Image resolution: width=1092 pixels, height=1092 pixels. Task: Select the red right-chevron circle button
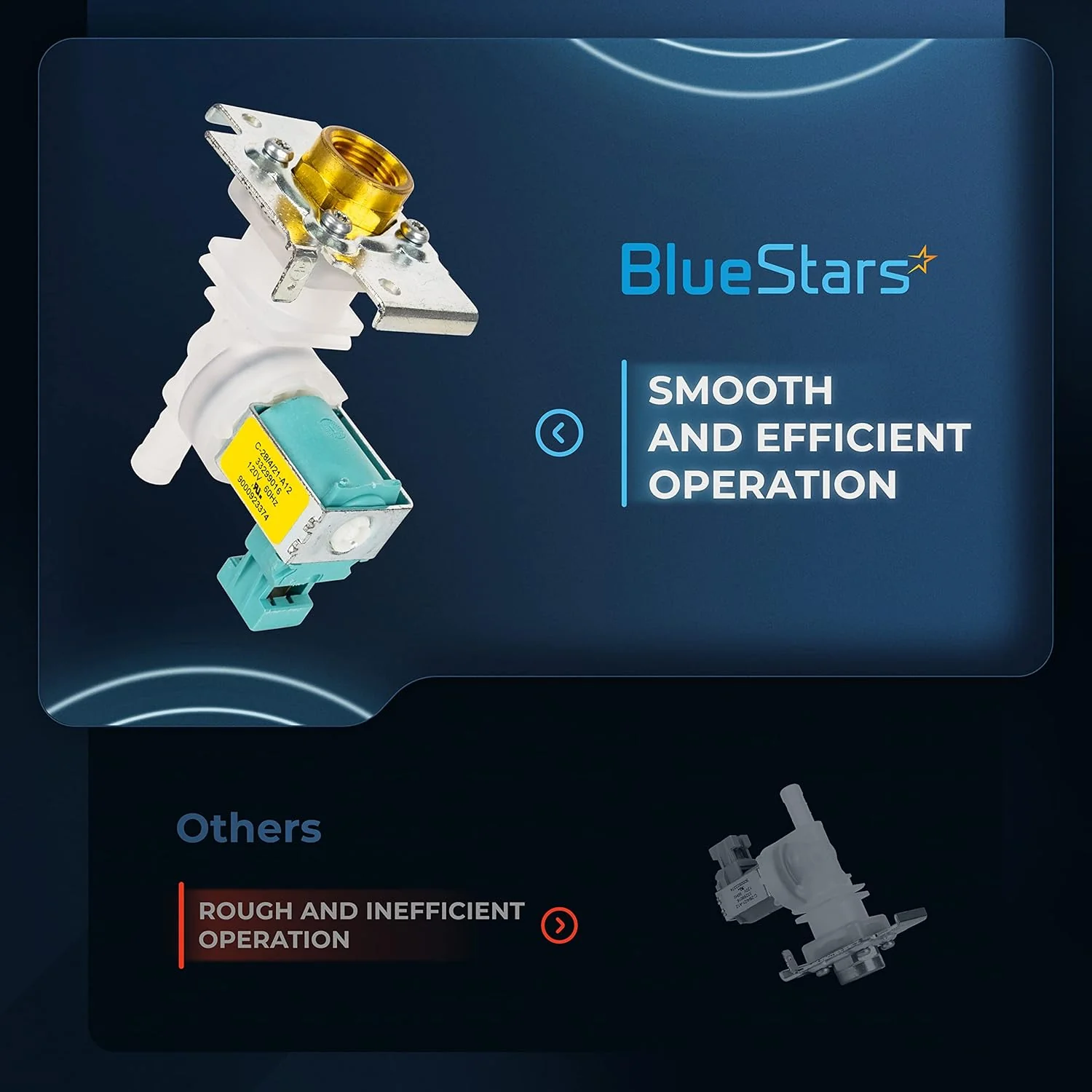[x=559, y=925]
